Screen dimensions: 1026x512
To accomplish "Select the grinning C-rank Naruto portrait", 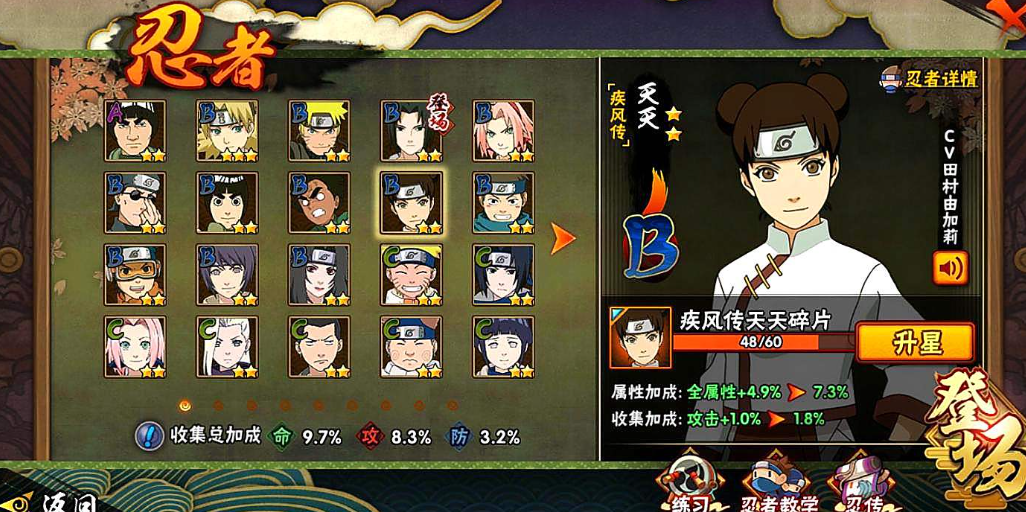I will tap(411, 275).
